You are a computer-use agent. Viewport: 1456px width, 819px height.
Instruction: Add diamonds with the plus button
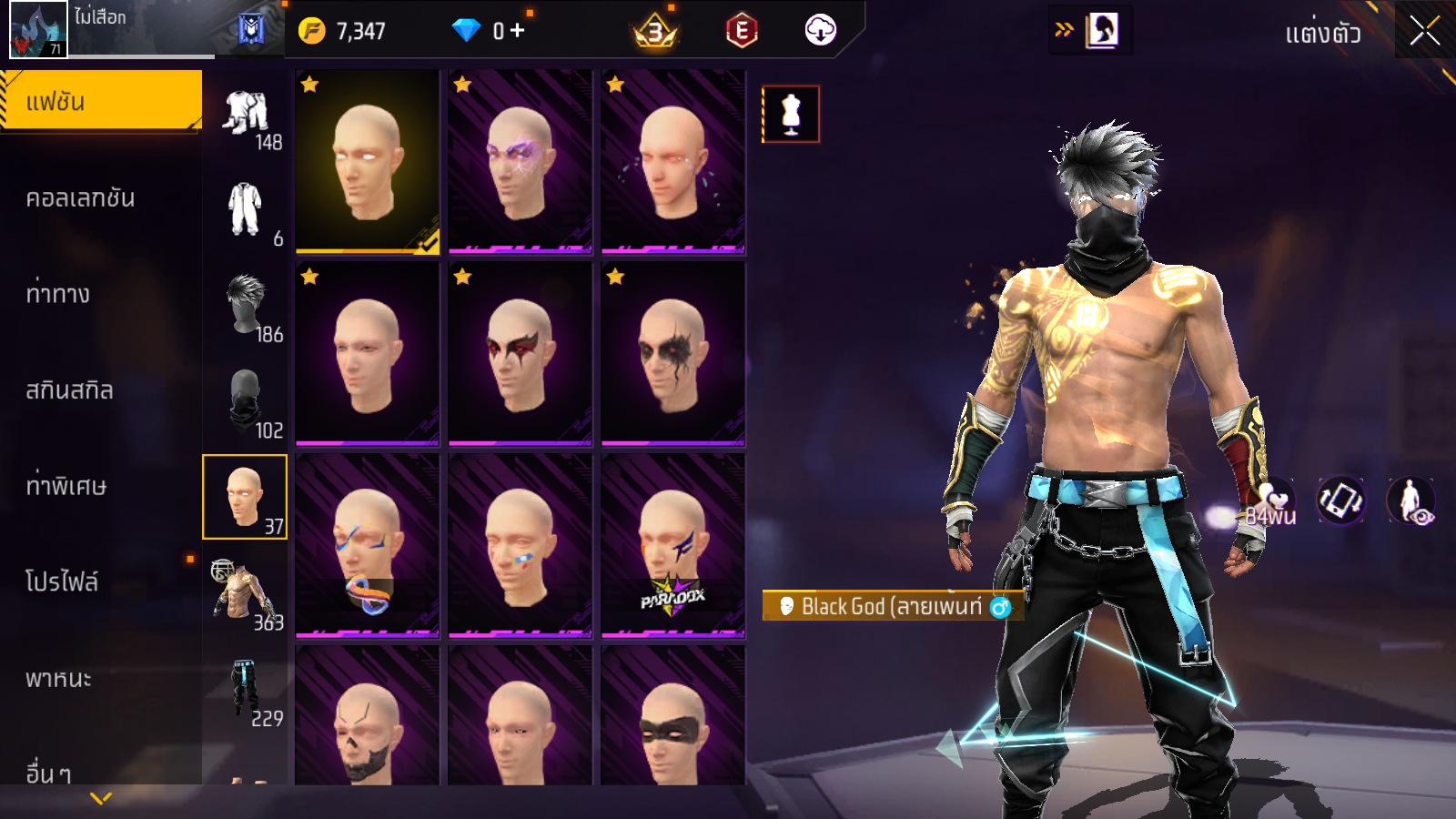click(517, 31)
